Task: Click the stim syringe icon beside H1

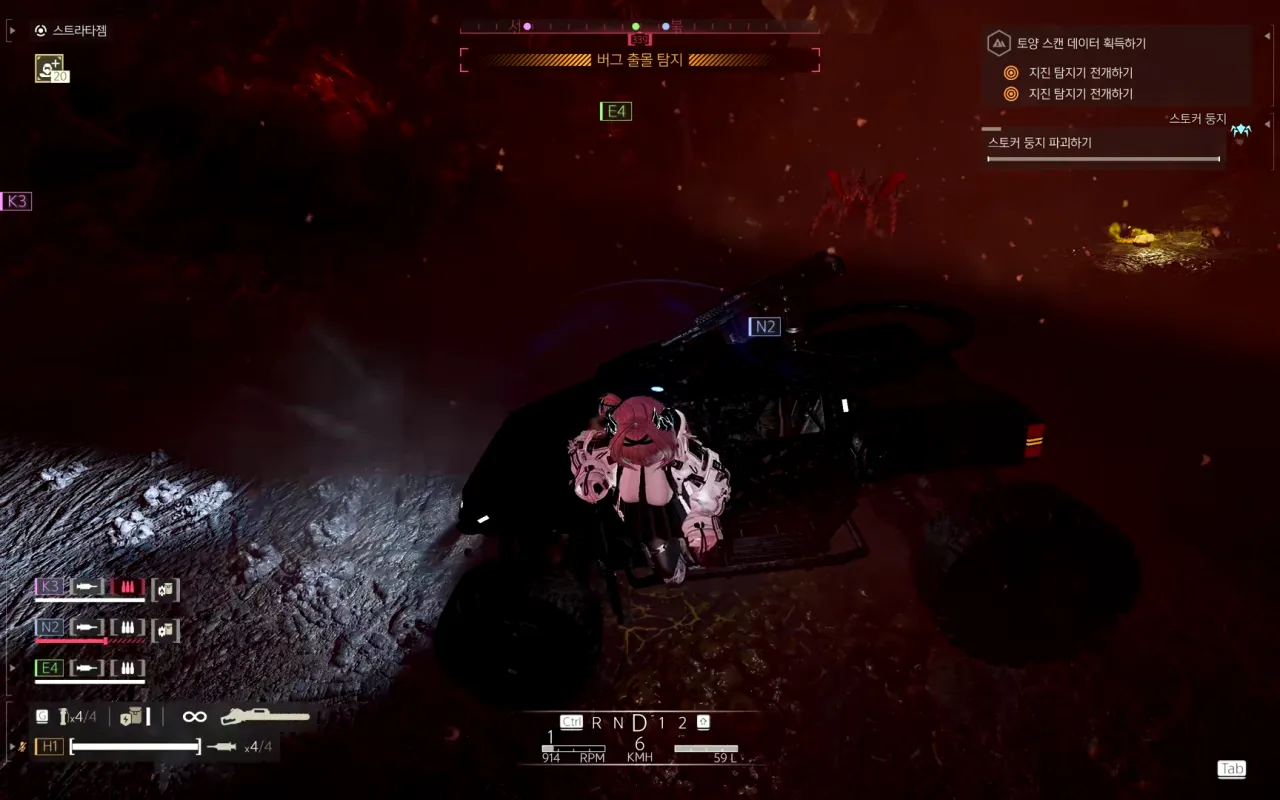Action: click(x=221, y=746)
